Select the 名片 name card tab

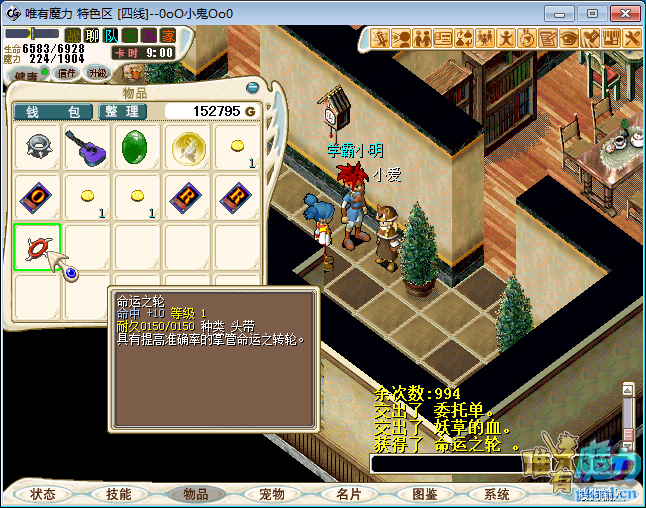tap(348, 494)
